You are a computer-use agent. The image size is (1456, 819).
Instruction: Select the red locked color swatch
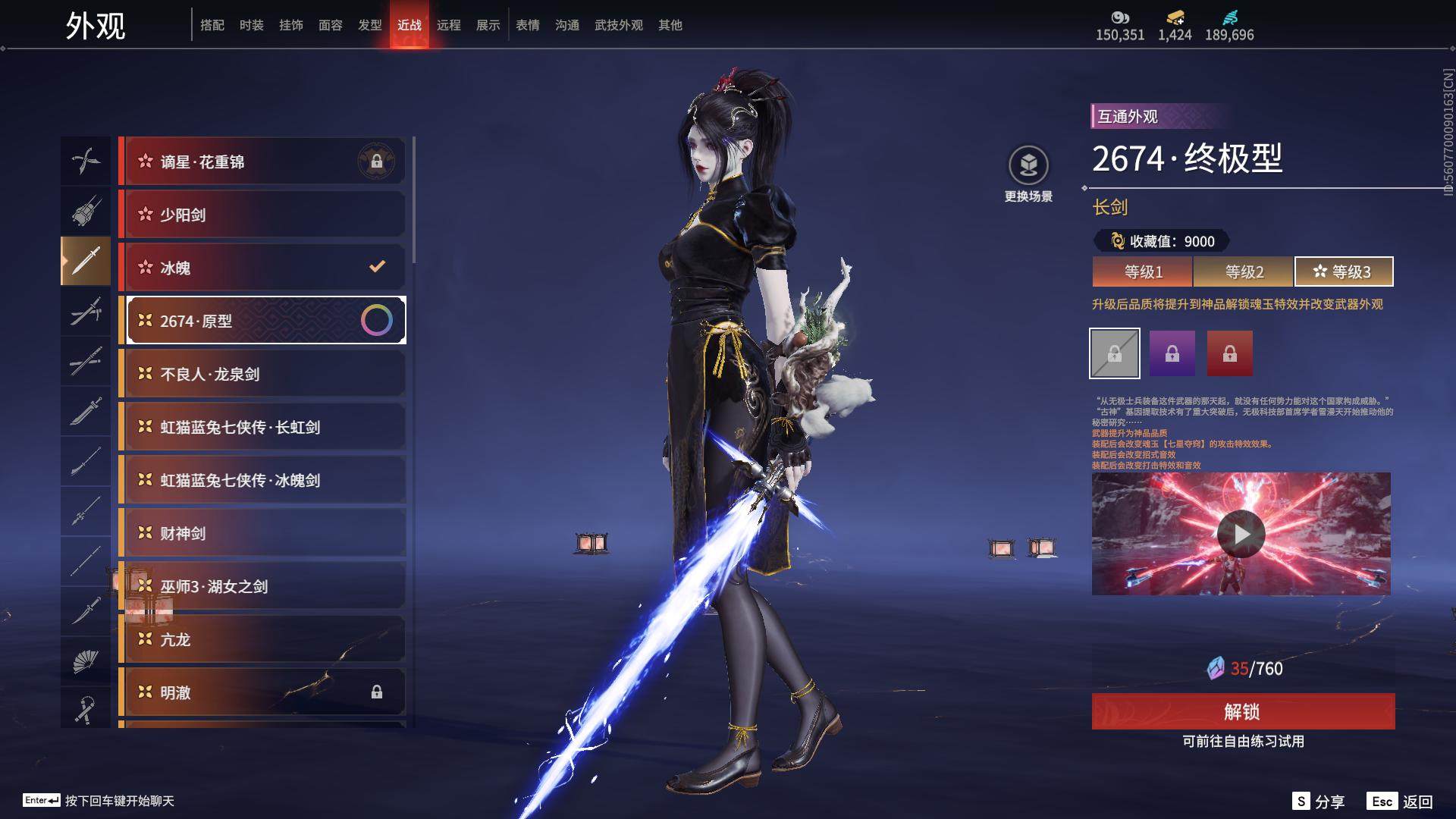tap(1229, 353)
